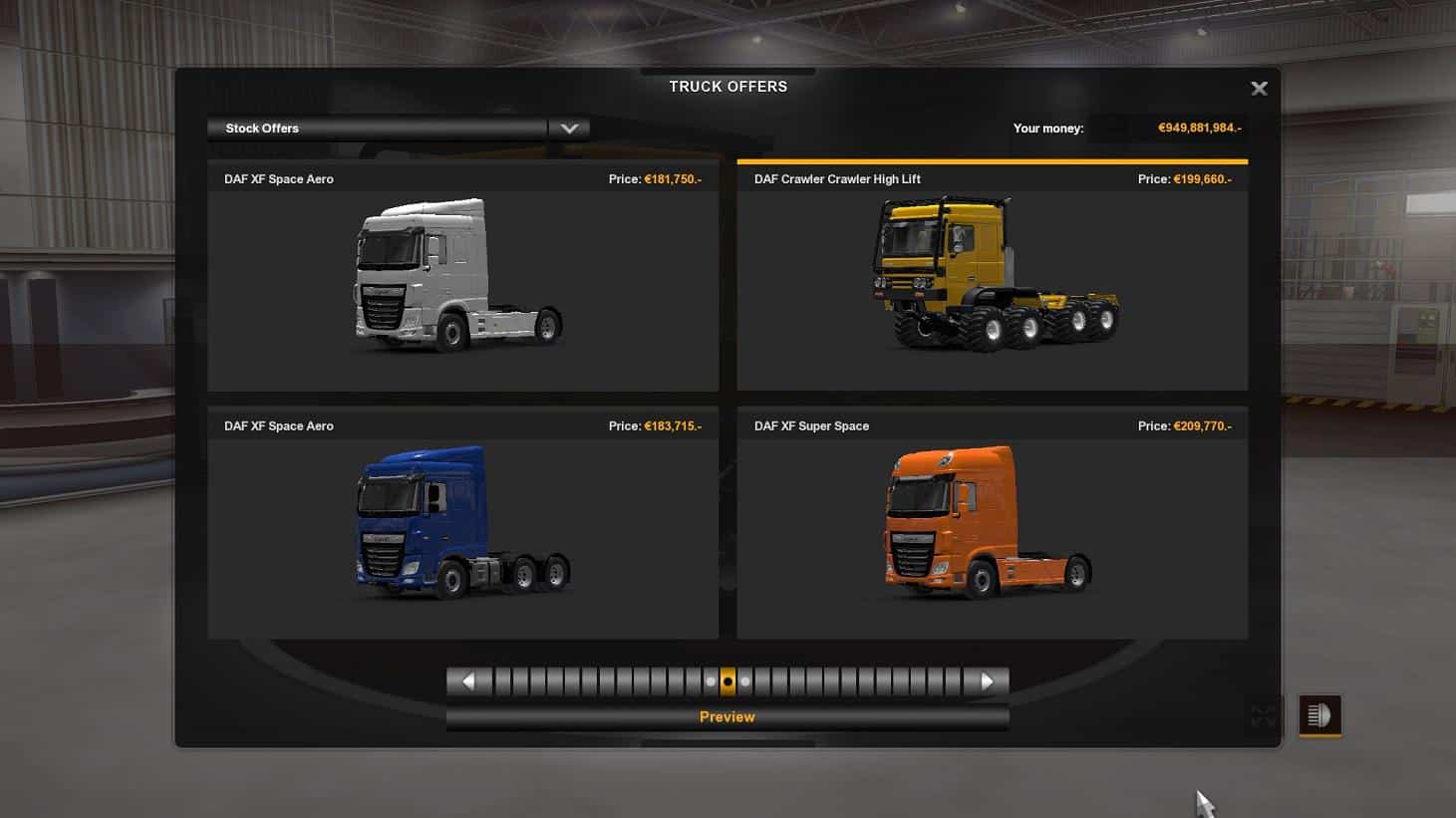Open the Stock Offers dropdown
Screen dimensions: 1456x818
pyautogui.click(x=569, y=129)
